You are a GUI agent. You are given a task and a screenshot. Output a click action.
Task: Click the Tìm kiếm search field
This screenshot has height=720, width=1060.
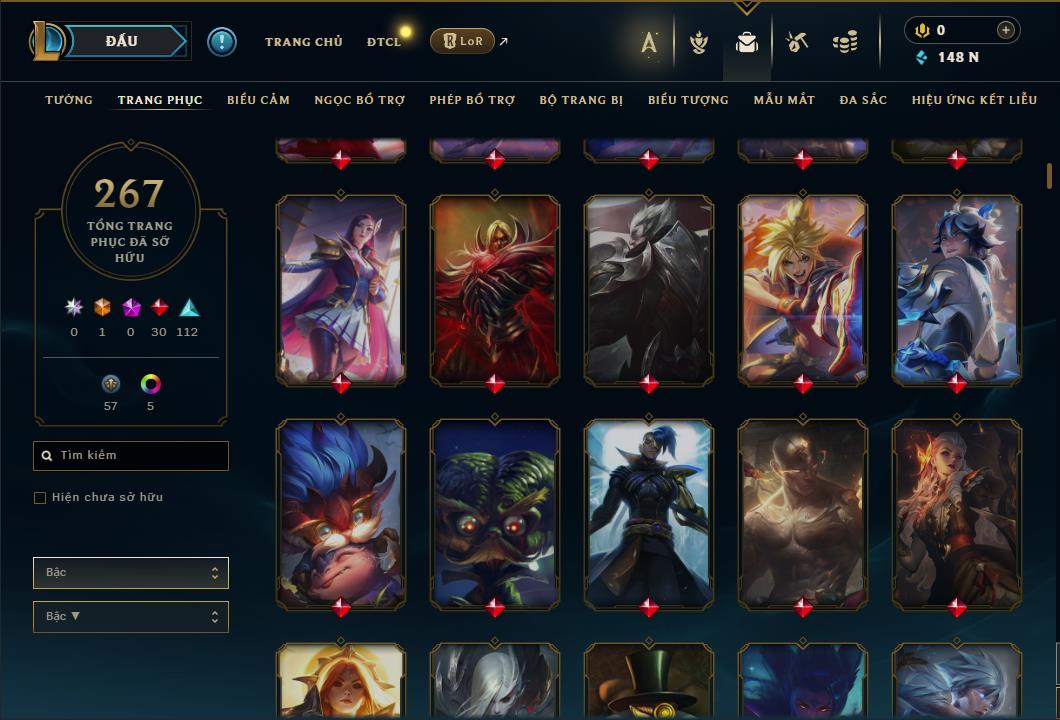[131, 456]
